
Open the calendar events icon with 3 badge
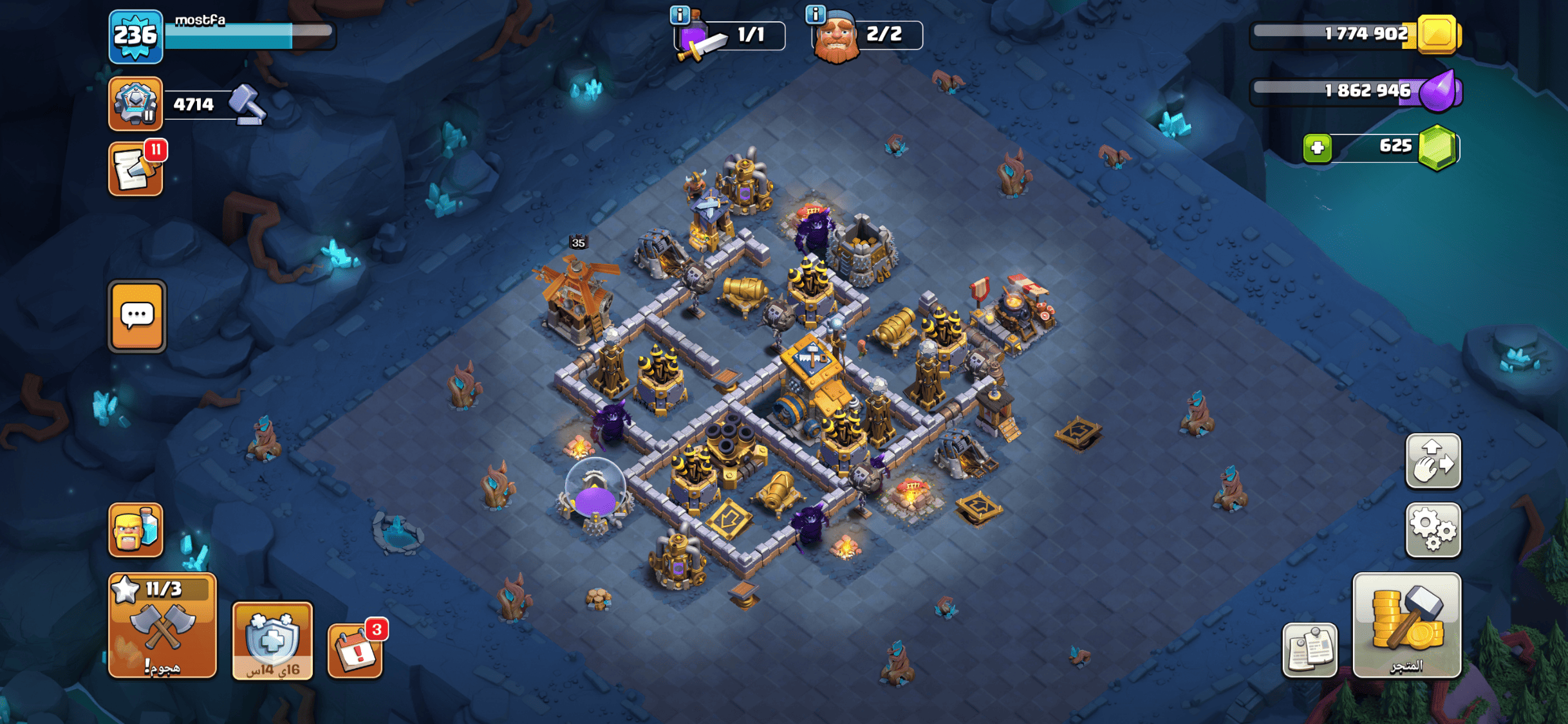(355, 650)
